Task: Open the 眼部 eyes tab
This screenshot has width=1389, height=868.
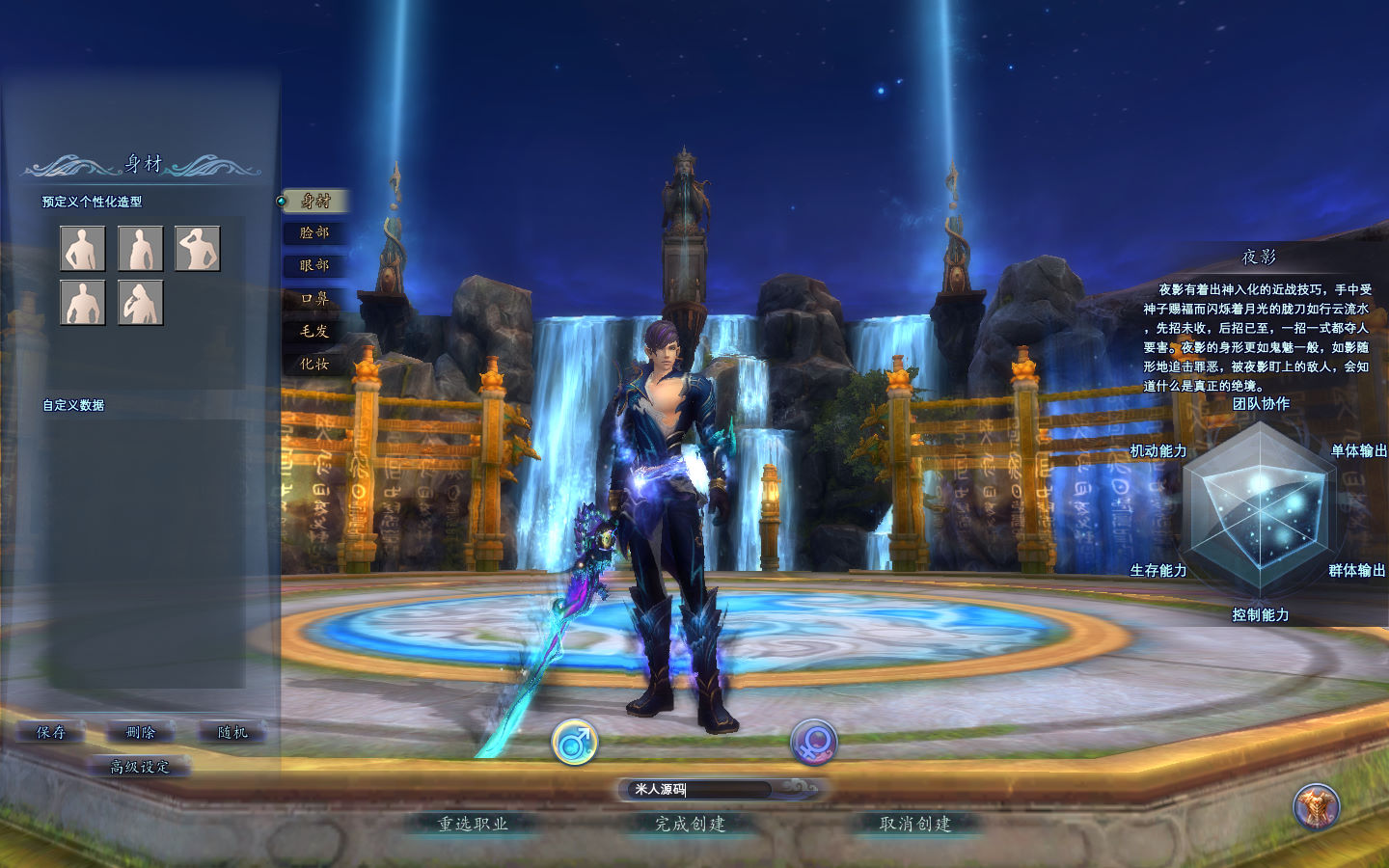Action: [314, 266]
